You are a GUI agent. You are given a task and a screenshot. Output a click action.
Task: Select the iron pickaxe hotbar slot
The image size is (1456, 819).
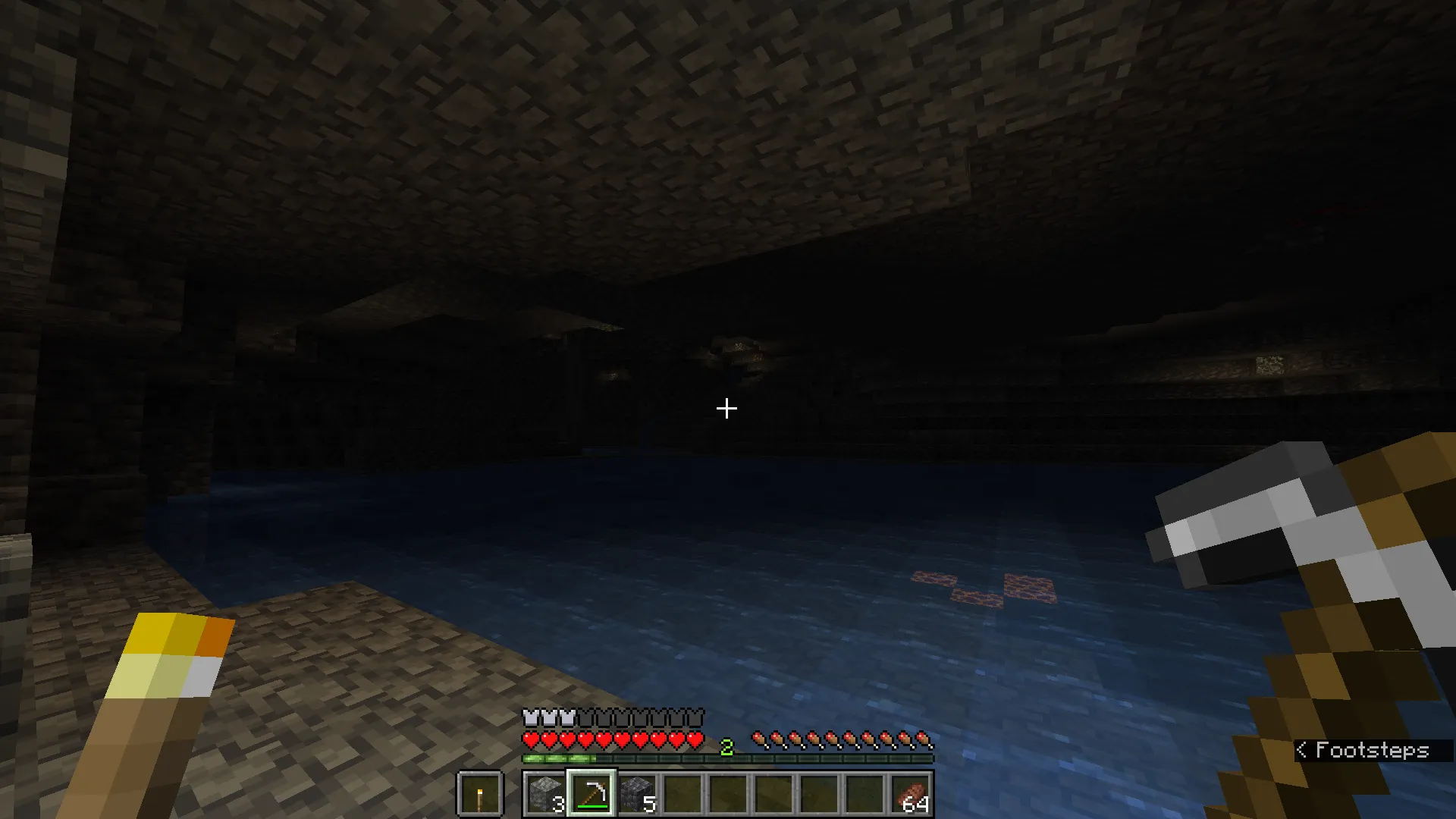[591, 795]
